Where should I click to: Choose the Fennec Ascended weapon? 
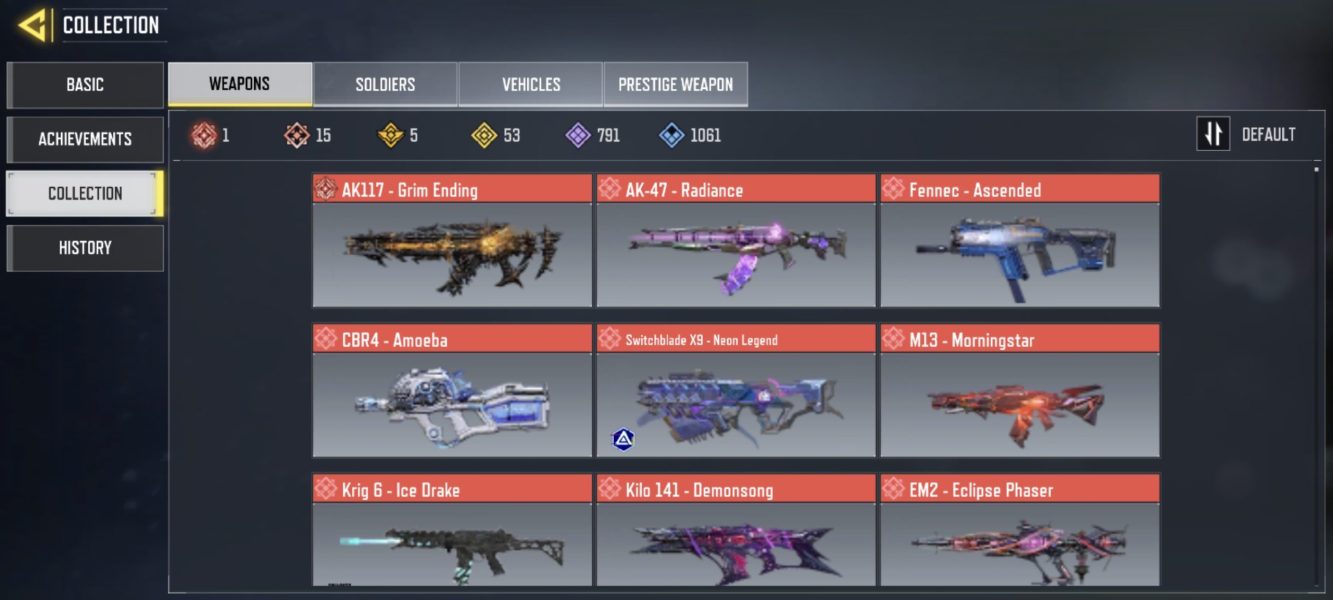tap(1020, 241)
